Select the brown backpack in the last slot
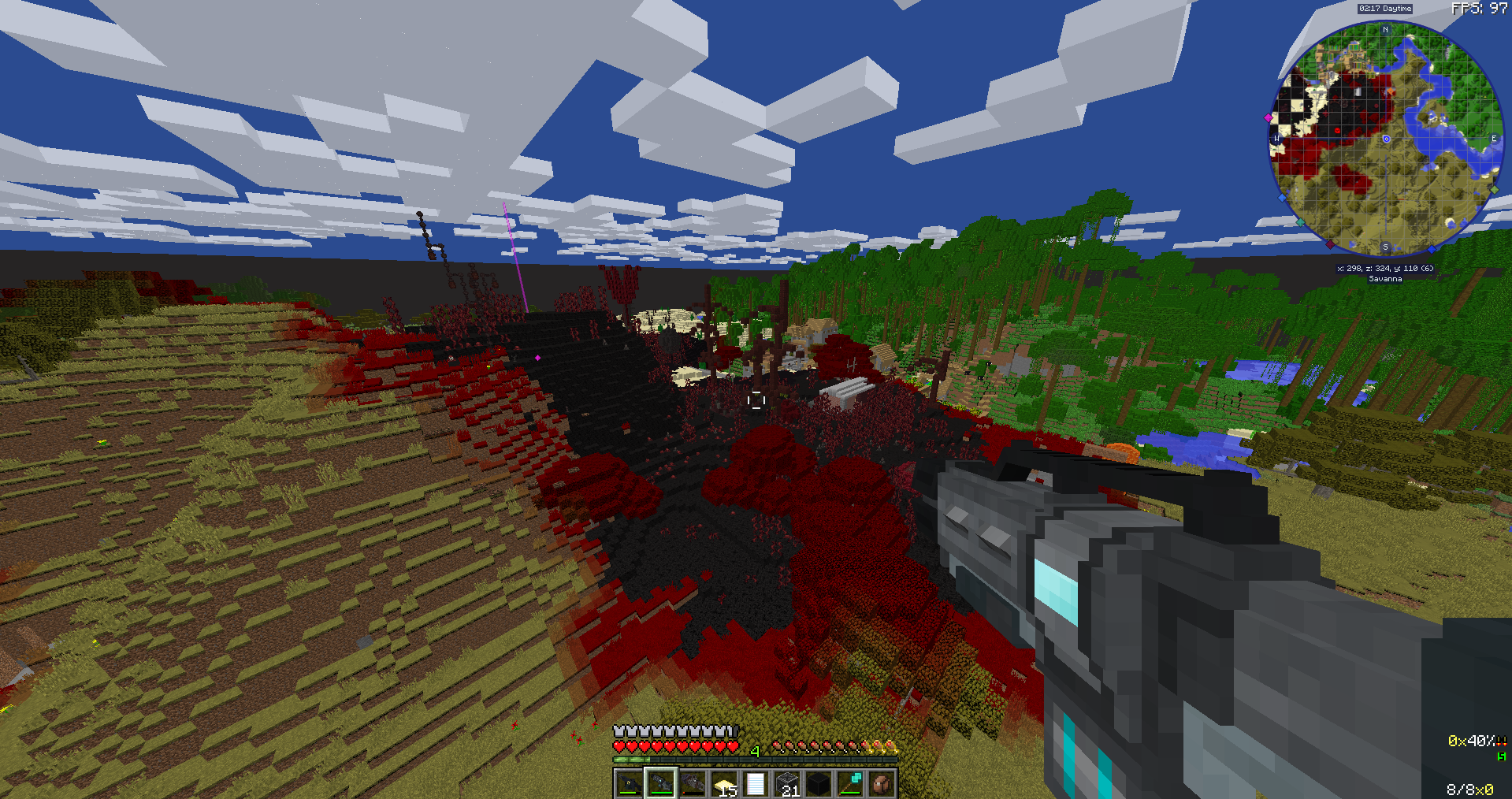Image resolution: width=1512 pixels, height=799 pixels. click(882, 782)
